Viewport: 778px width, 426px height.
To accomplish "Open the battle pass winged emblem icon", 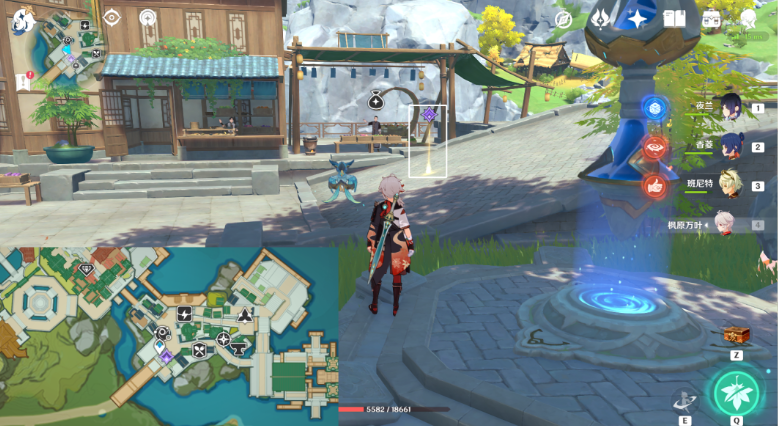I will coord(602,18).
